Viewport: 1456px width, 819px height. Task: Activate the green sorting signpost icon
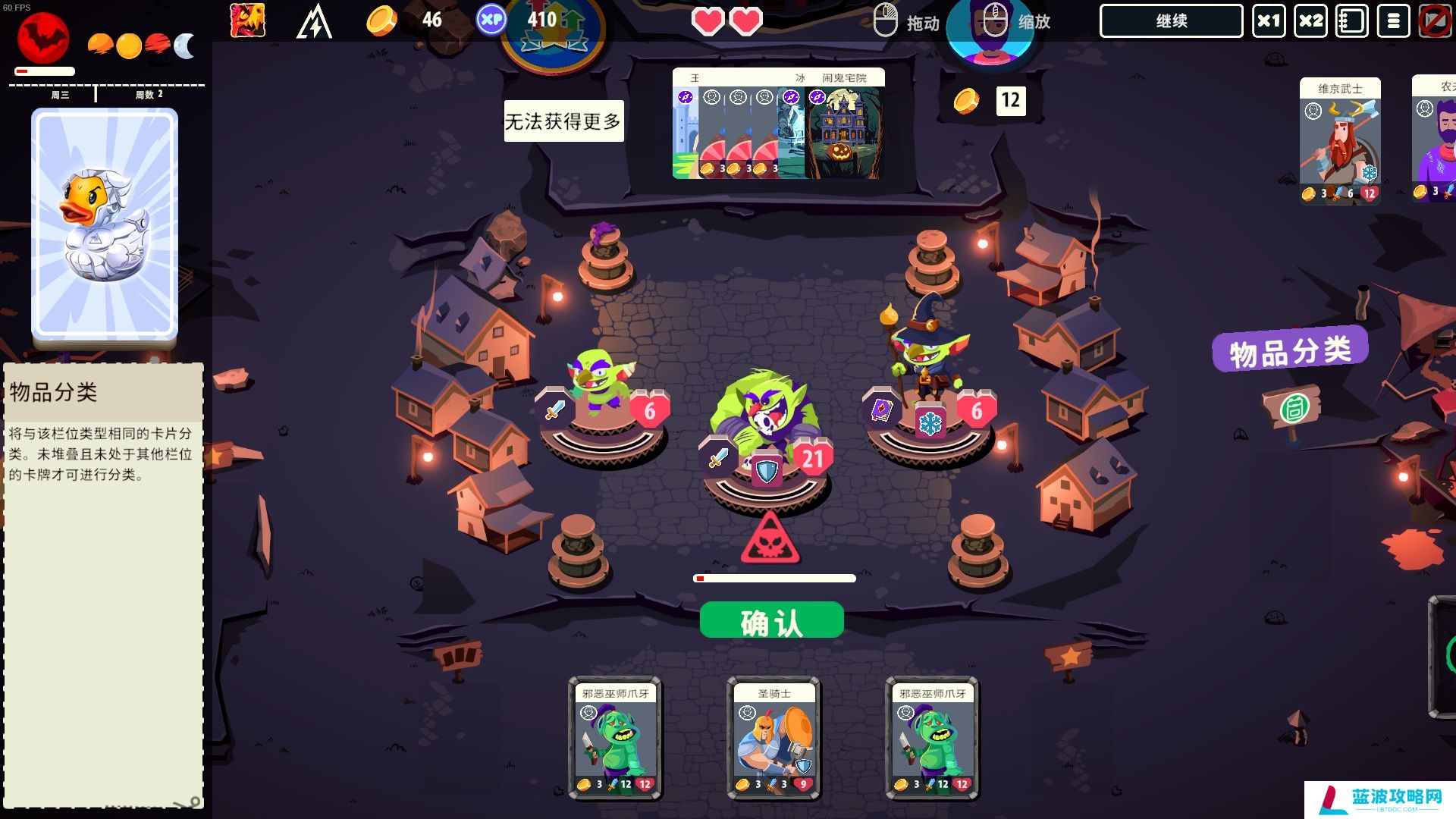click(1293, 409)
